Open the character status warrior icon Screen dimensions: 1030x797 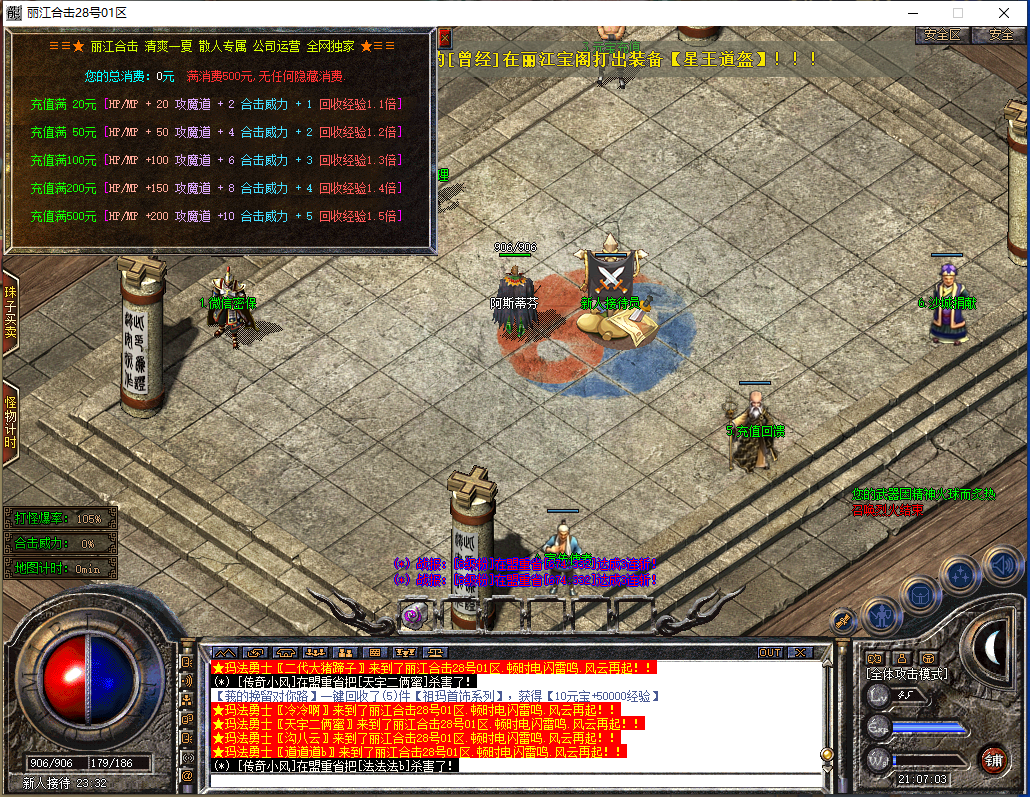(881, 613)
